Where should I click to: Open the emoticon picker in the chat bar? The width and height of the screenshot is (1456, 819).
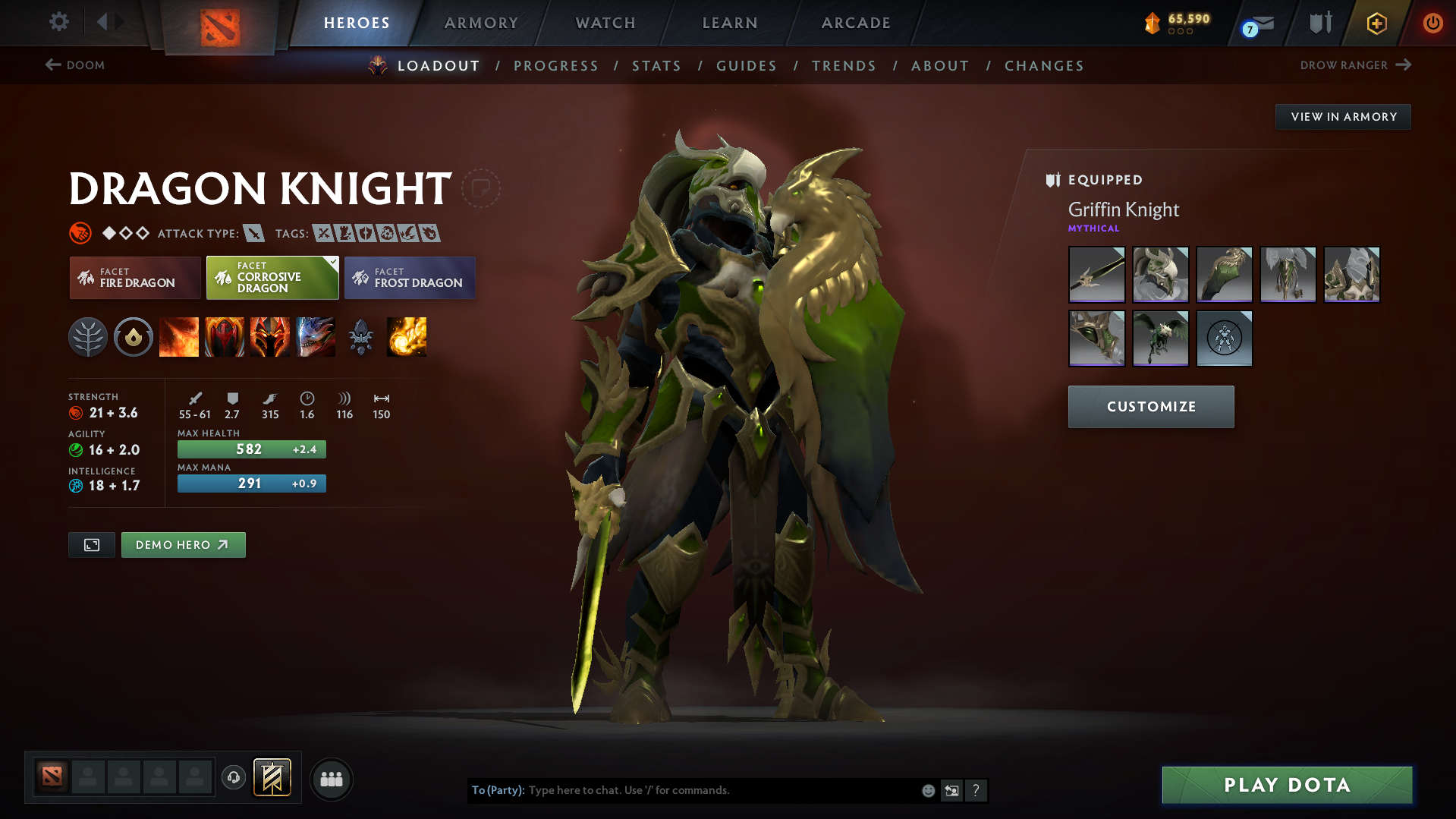[928, 790]
